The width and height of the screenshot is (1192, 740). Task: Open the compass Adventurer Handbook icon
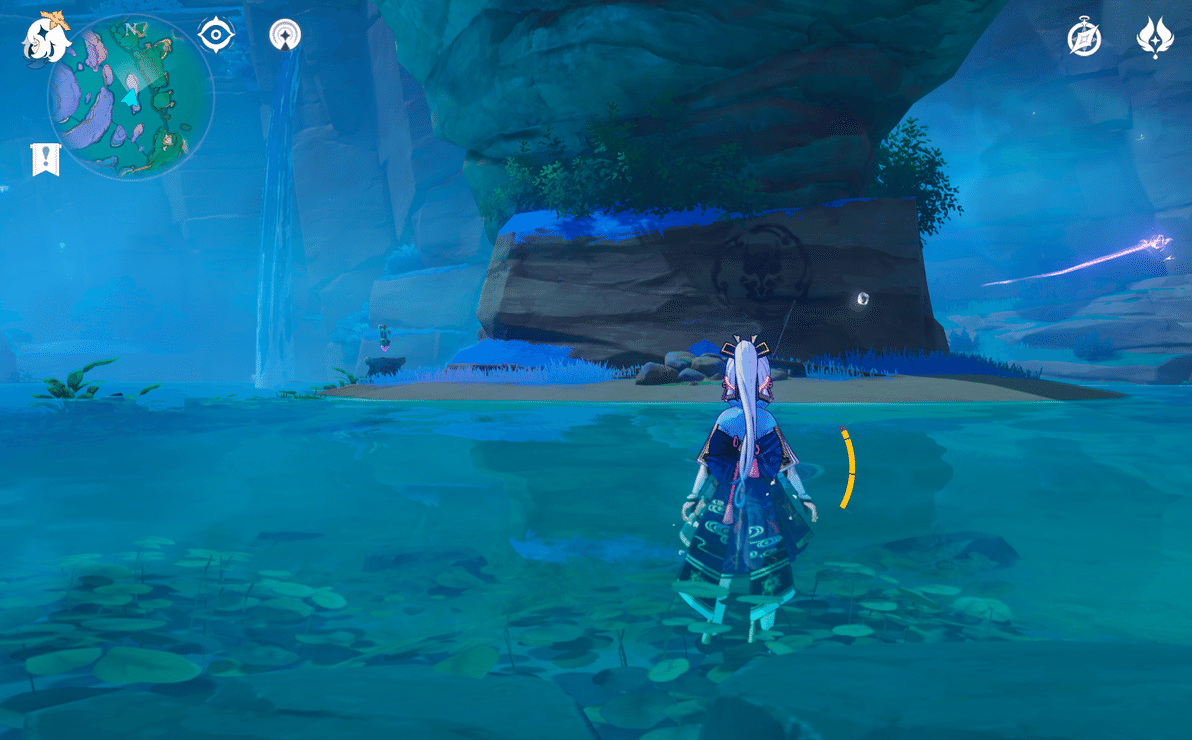click(1084, 38)
